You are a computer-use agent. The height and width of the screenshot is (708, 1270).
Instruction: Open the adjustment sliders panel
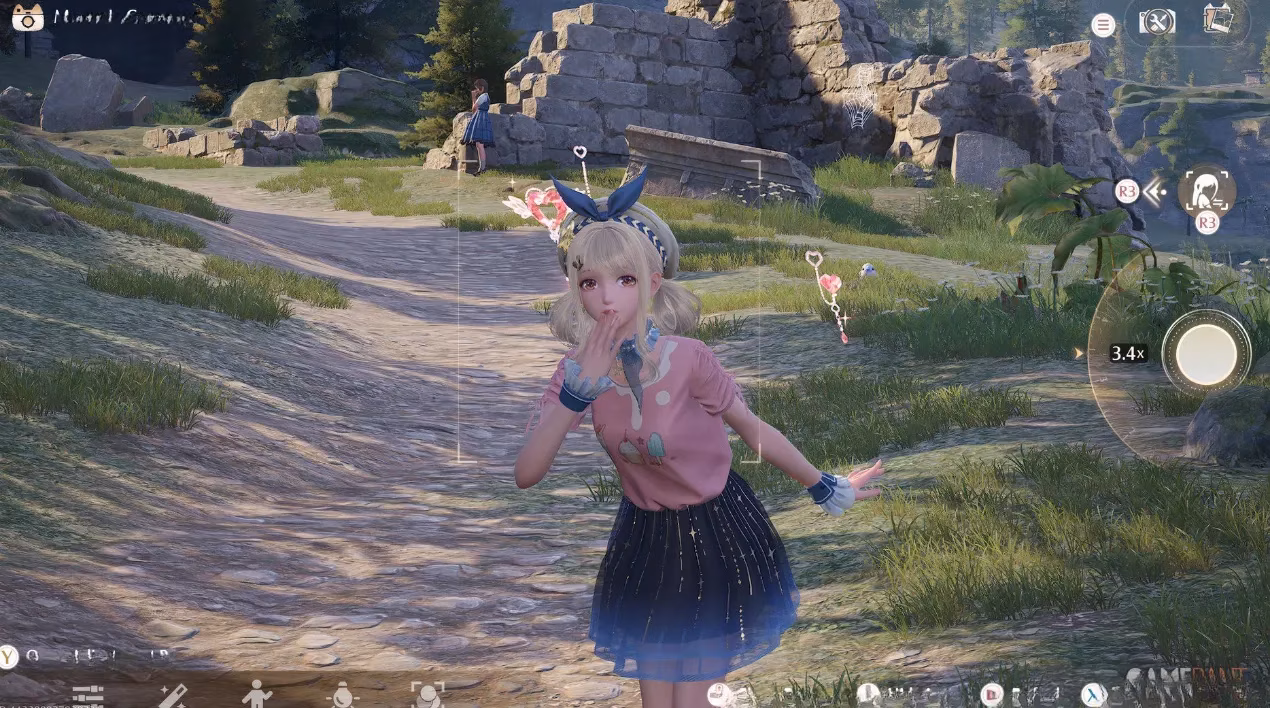[88, 695]
